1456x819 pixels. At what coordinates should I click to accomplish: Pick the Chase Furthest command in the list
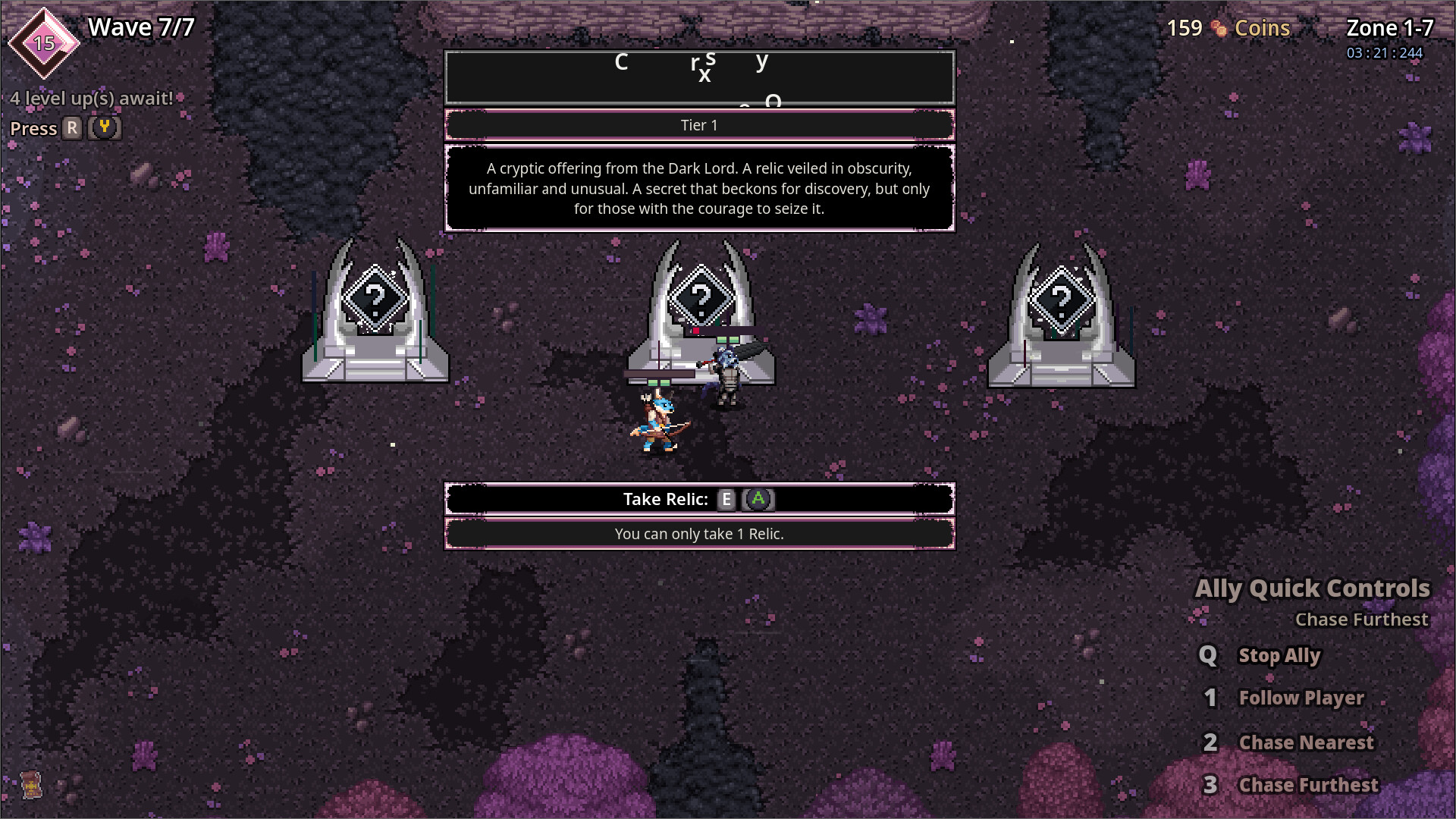pos(1308,785)
